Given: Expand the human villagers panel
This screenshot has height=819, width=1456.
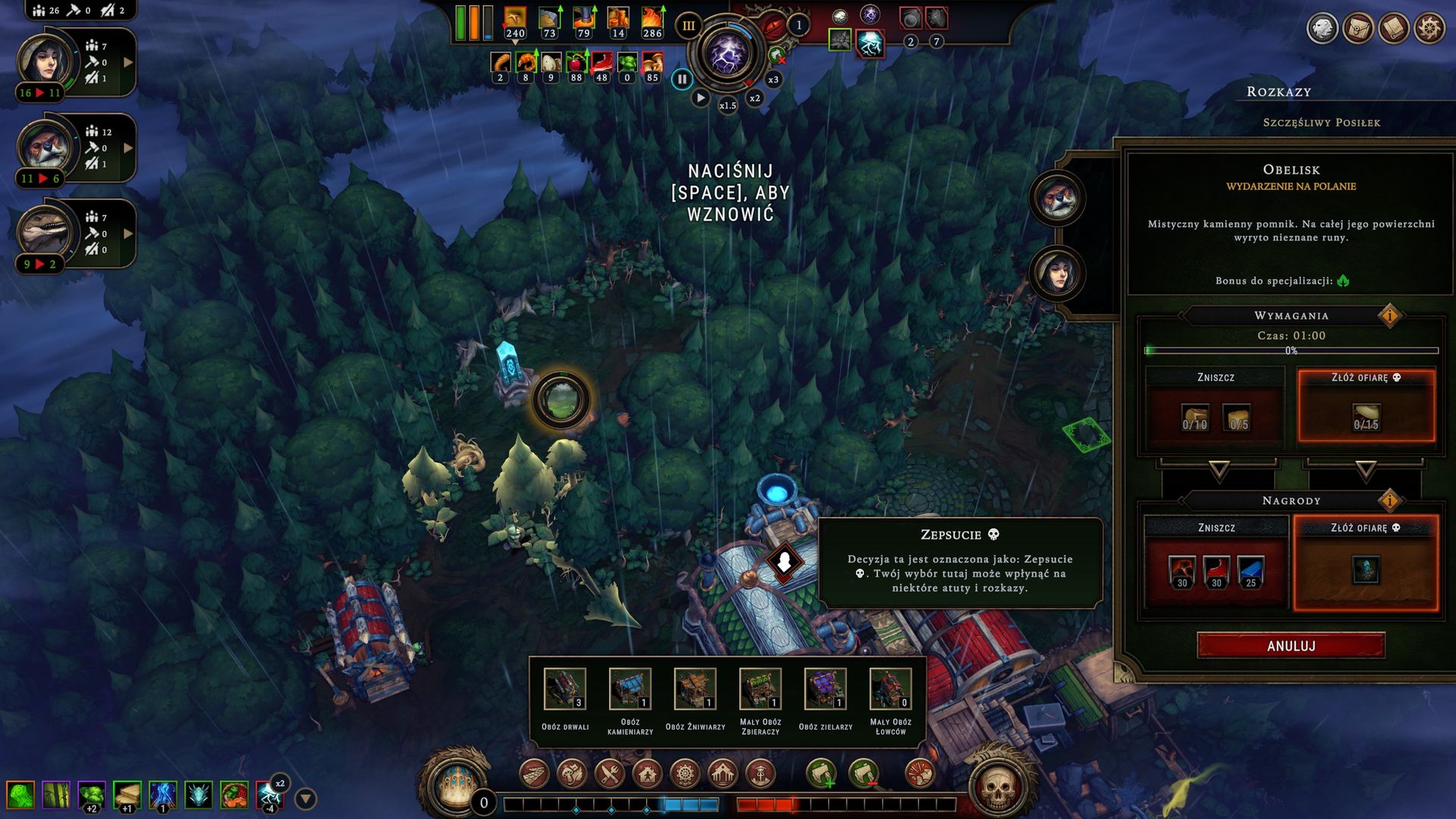Looking at the screenshot, I should (128, 62).
